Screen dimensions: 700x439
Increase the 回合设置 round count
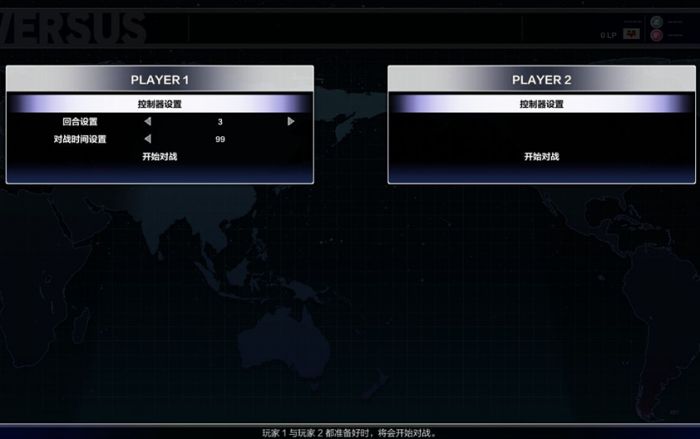pos(291,121)
